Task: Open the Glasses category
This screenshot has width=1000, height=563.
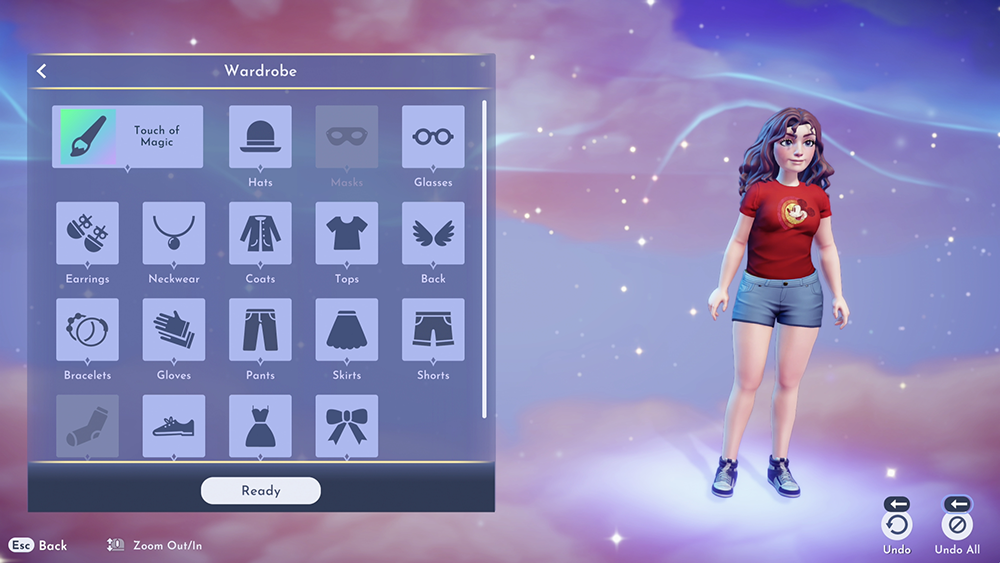Action: click(x=433, y=137)
